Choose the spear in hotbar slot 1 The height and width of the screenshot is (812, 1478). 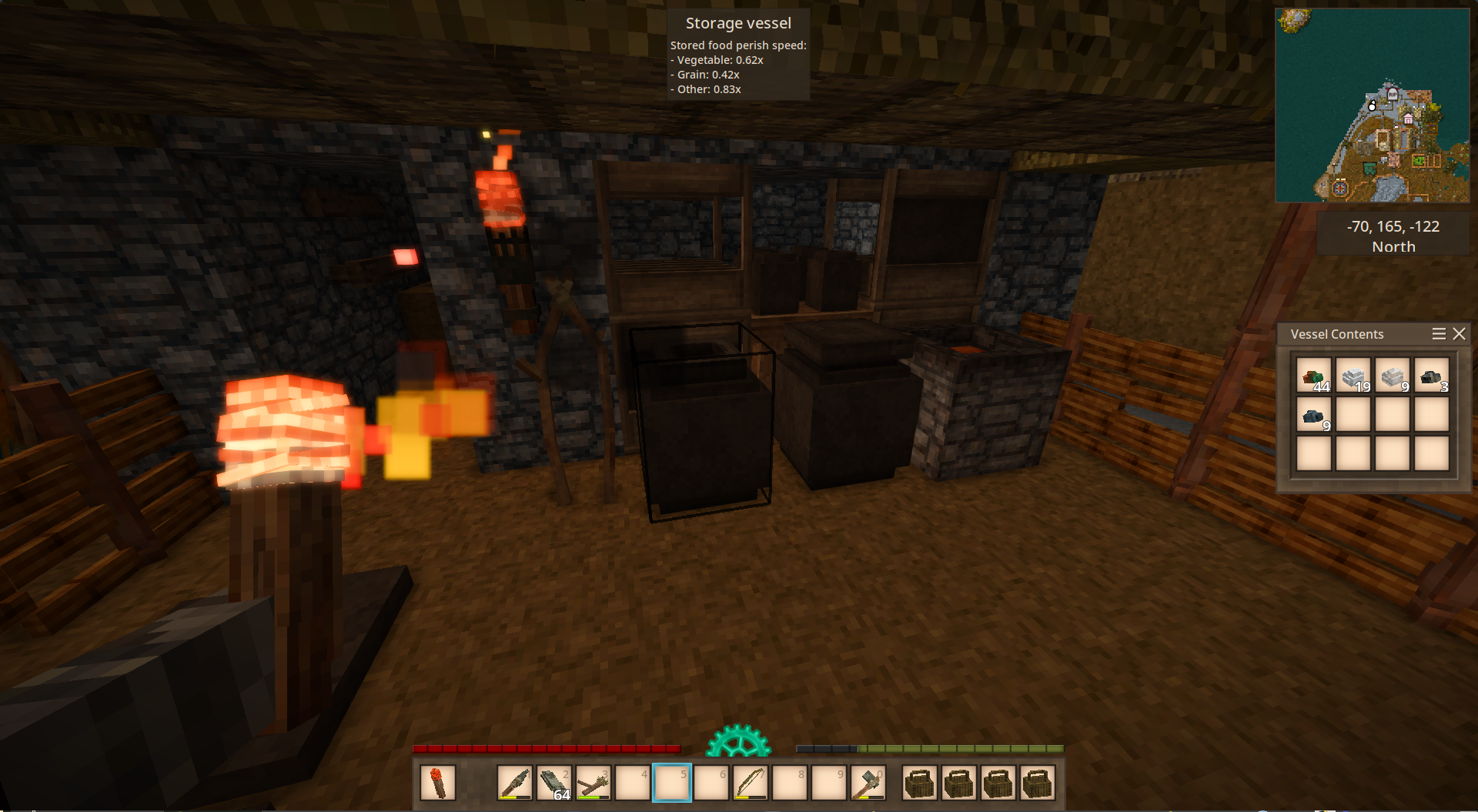[x=514, y=784]
